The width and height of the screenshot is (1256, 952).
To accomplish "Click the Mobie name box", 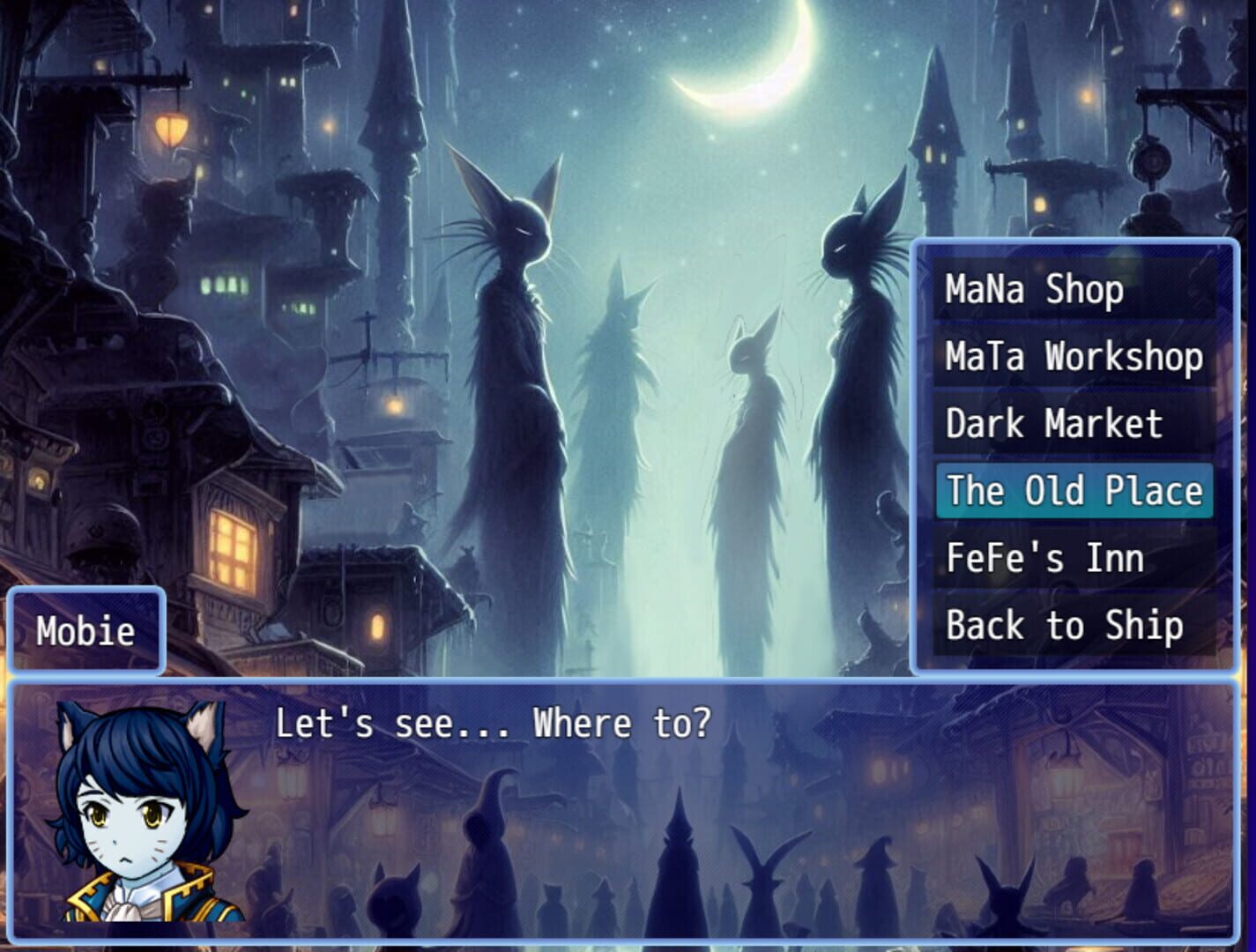I will [85, 630].
